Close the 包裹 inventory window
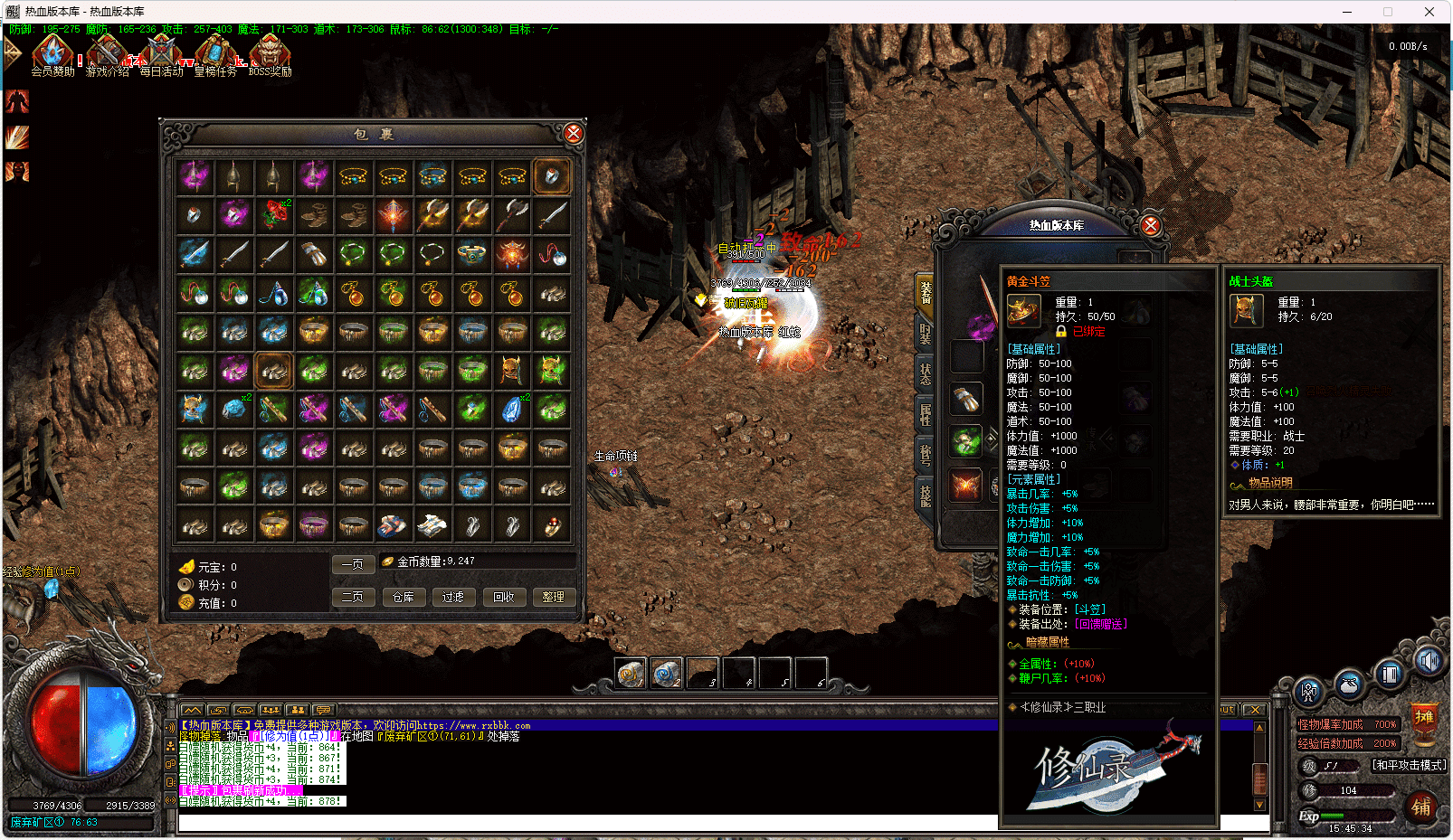Image resolution: width=1453 pixels, height=840 pixels. point(573,134)
